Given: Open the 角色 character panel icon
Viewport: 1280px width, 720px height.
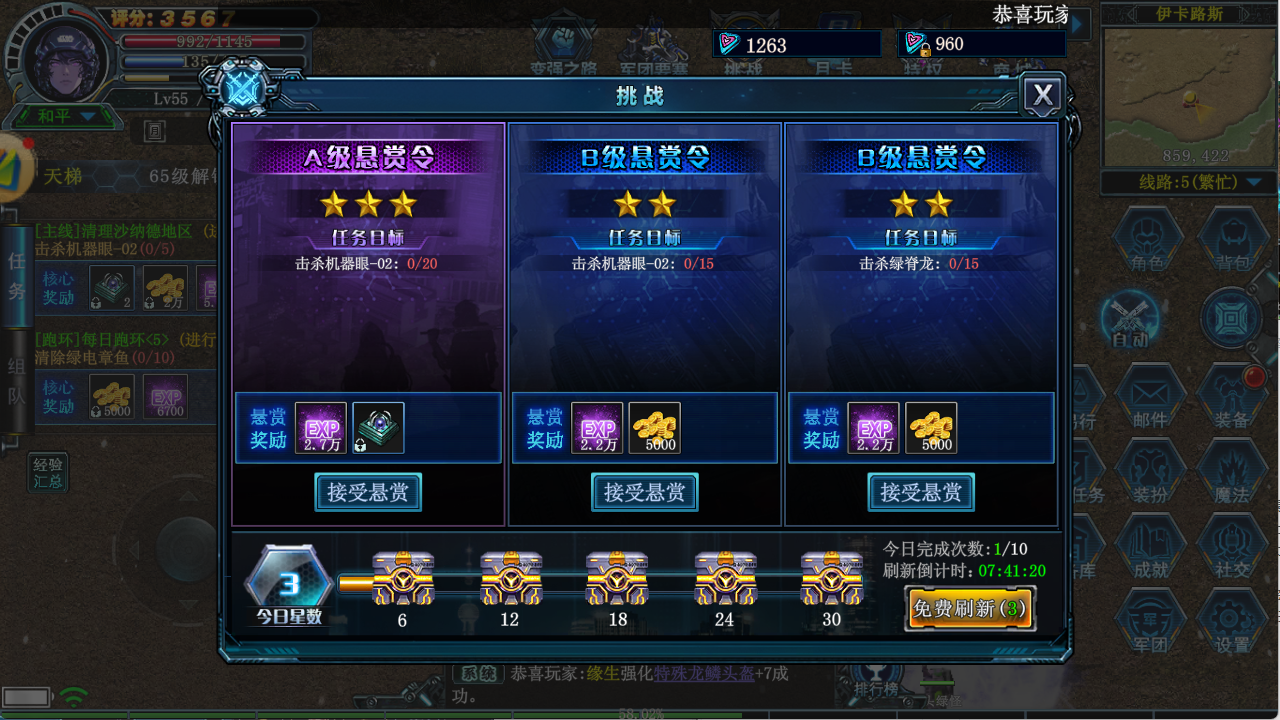Looking at the screenshot, I should (1148, 240).
